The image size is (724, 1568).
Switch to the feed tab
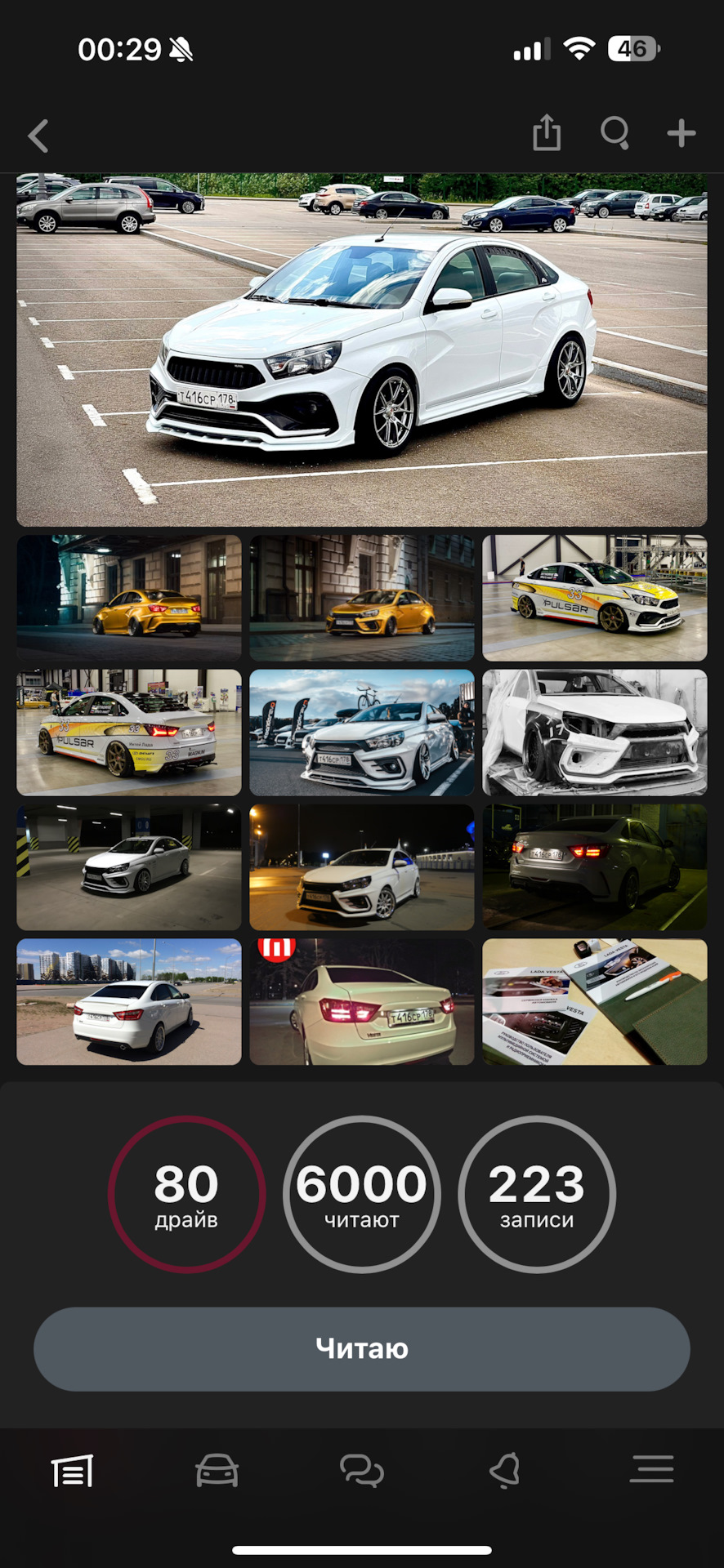click(73, 1471)
